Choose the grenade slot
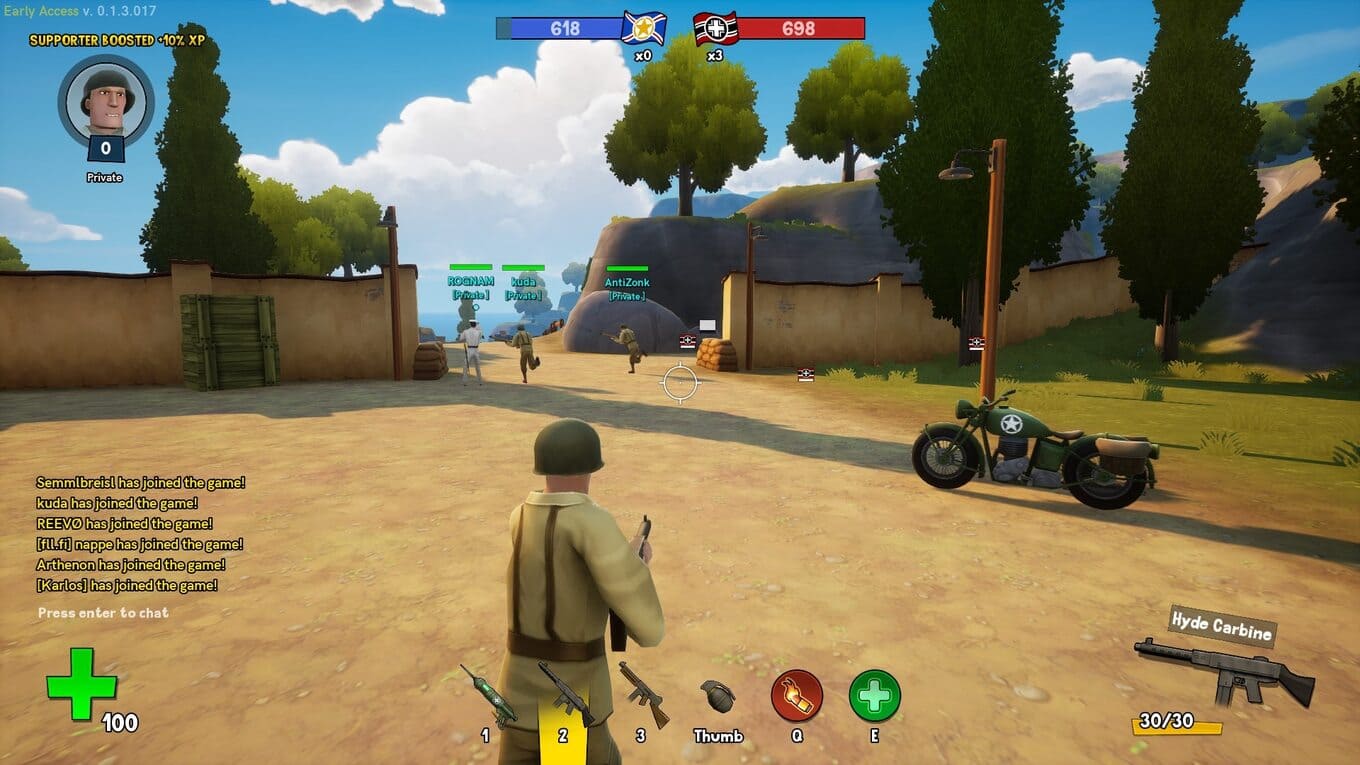 tap(717, 696)
